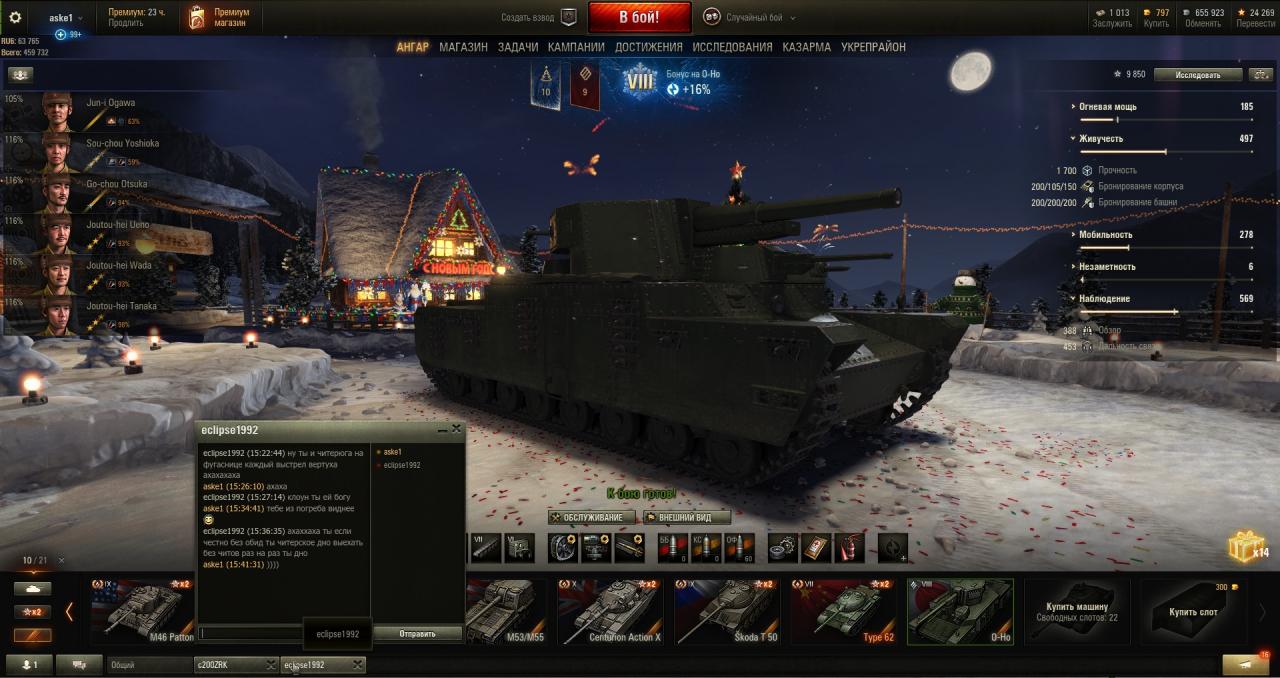1280x678 pixels.
Task: Click the Премиум магазин button
Action: click(219, 17)
